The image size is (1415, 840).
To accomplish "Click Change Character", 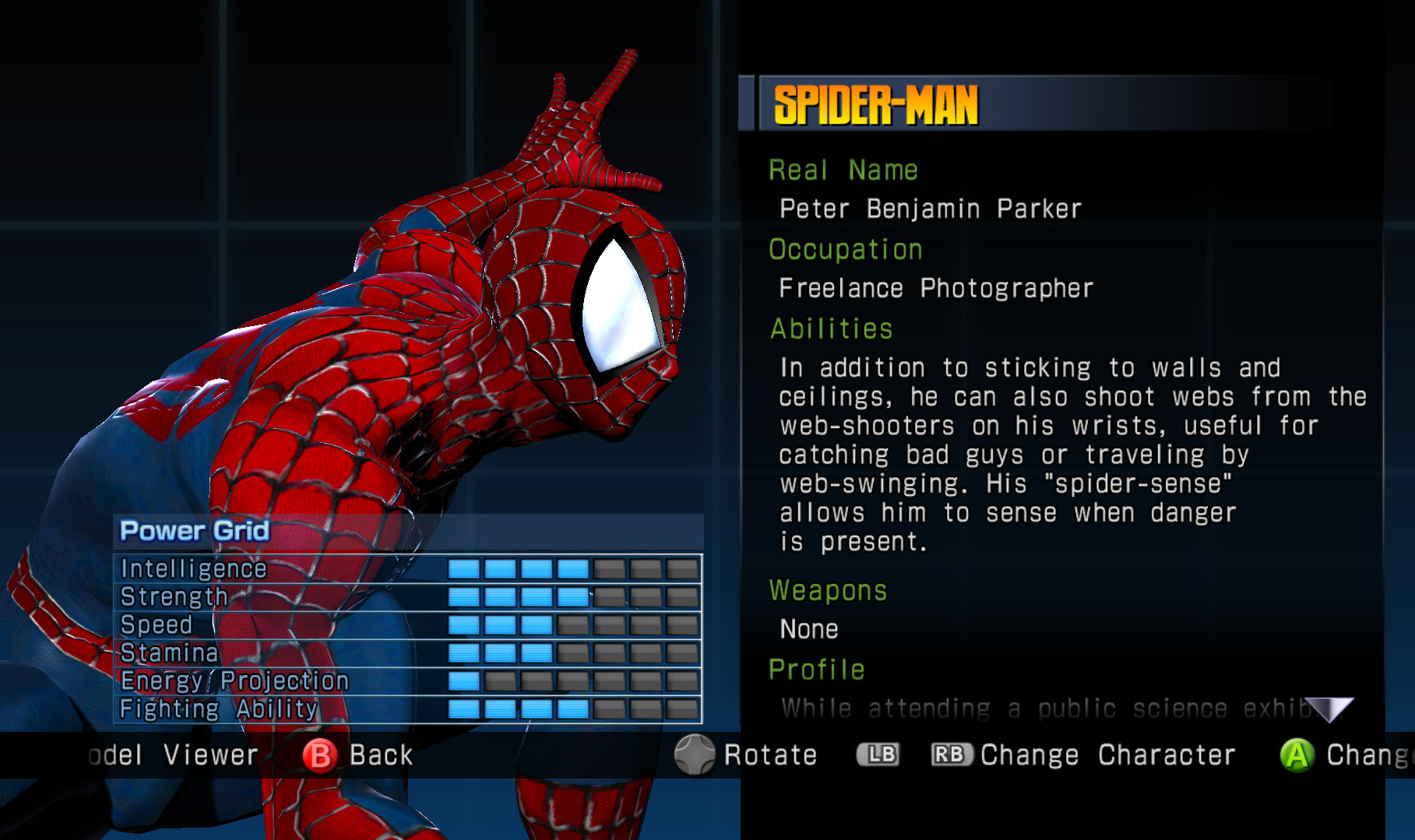I will [1109, 754].
